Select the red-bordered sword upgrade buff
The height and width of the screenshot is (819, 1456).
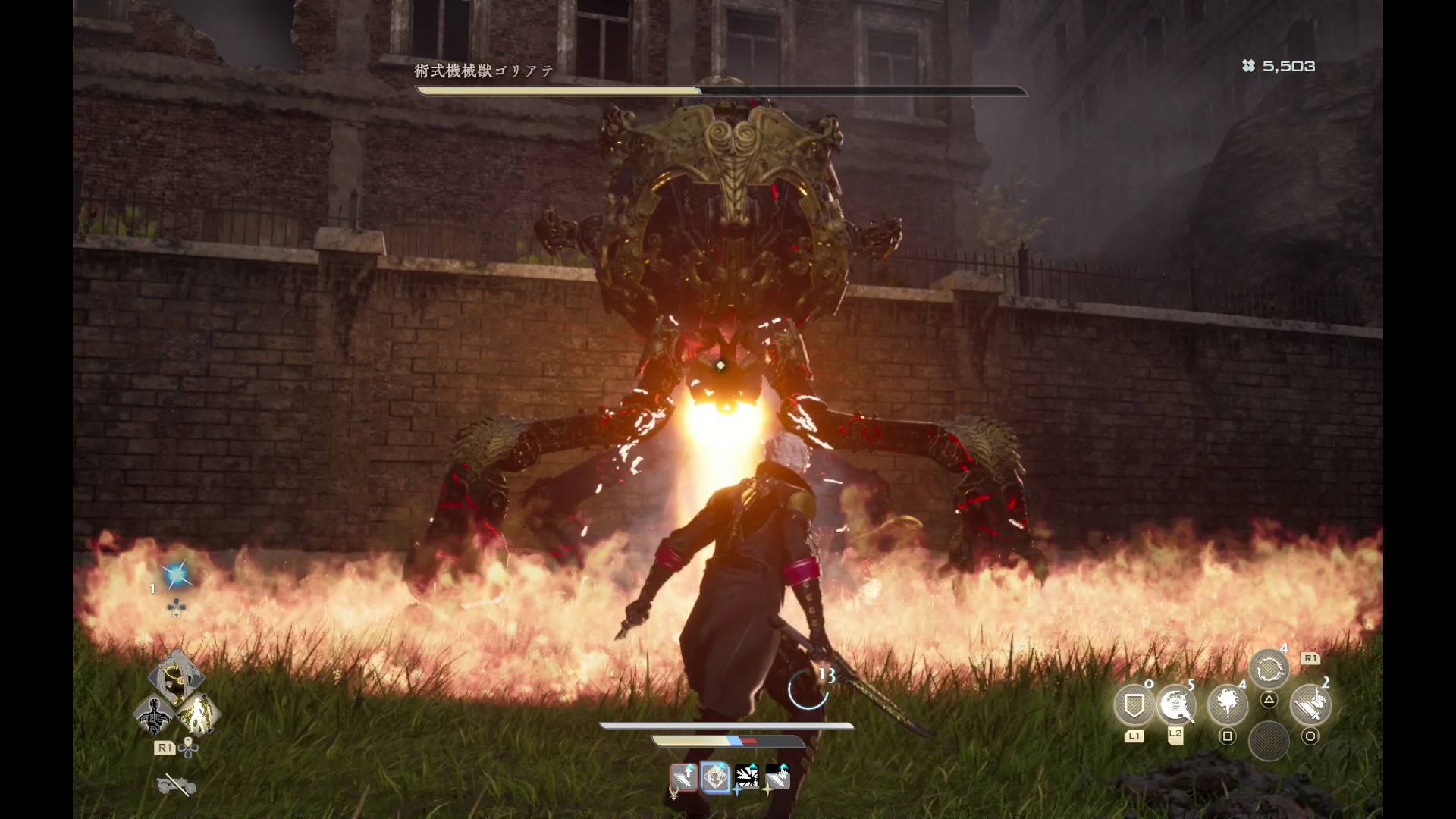pyautogui.click(x=684, y=777)
